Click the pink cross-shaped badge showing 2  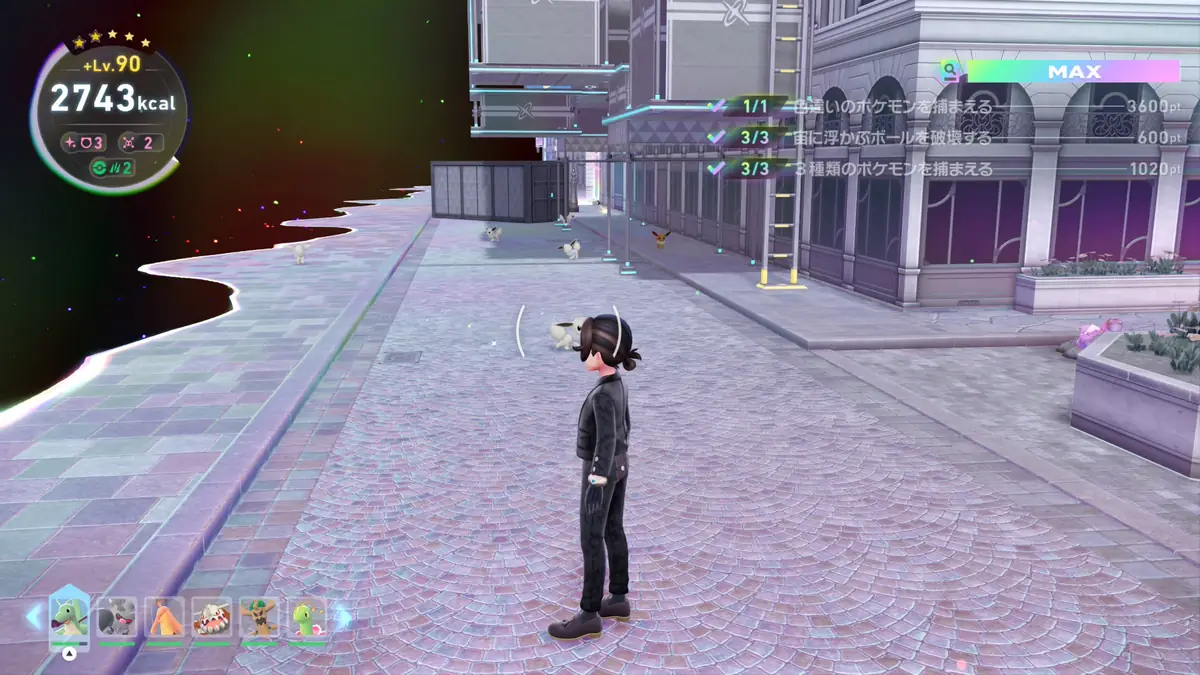(140, 142)
